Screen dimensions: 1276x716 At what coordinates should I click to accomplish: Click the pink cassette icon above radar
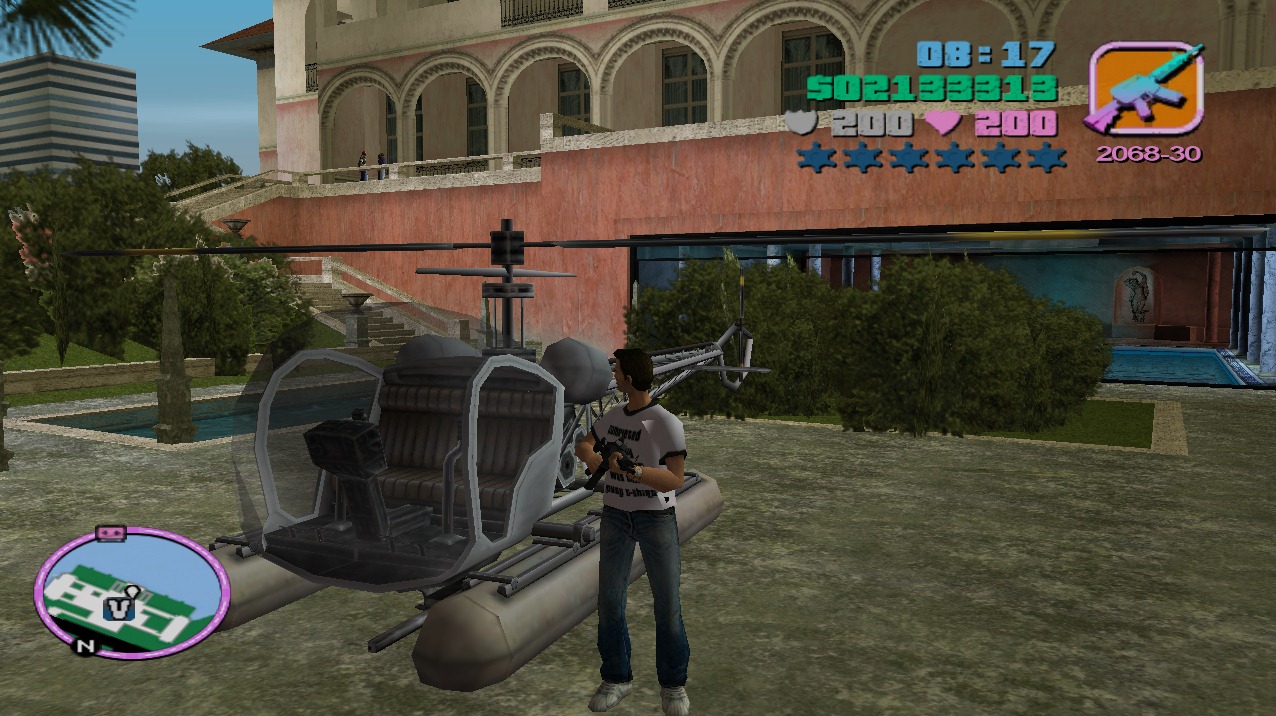[108, 533]
